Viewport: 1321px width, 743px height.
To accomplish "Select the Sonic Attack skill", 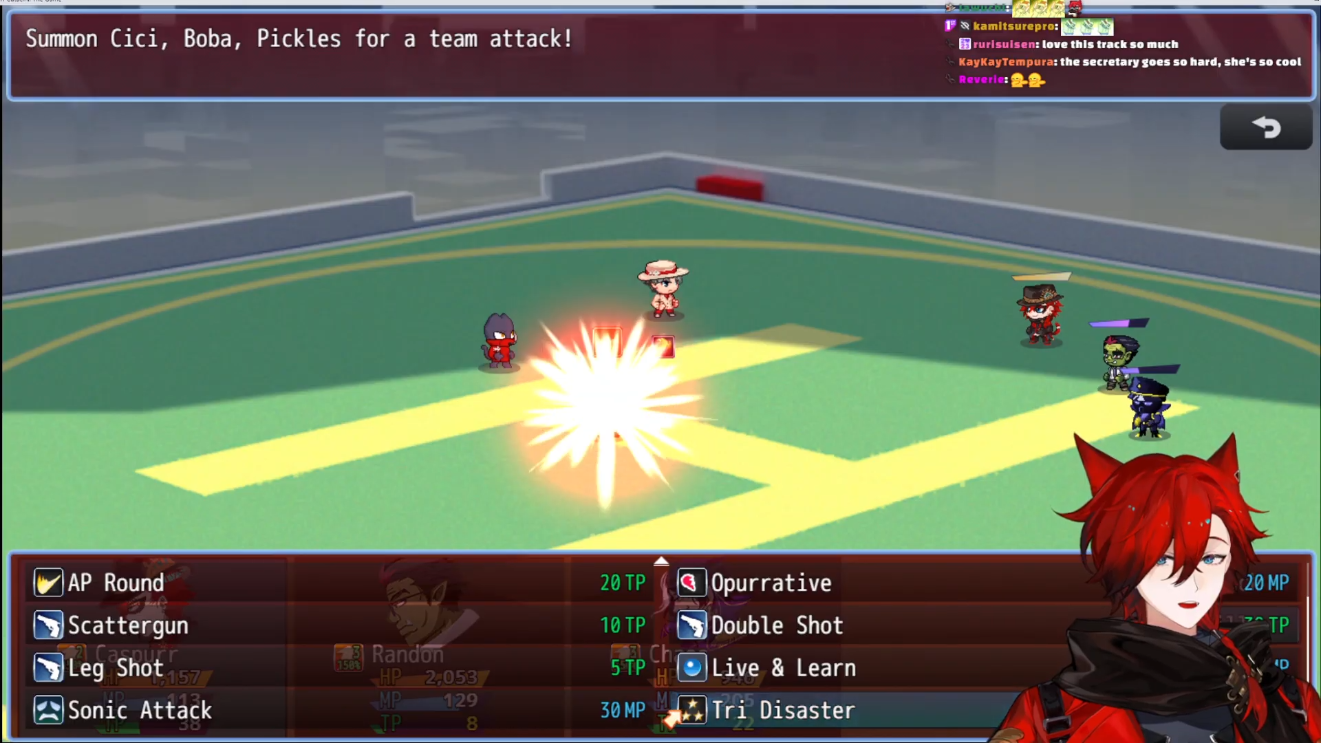I will [x=139, y=711].
